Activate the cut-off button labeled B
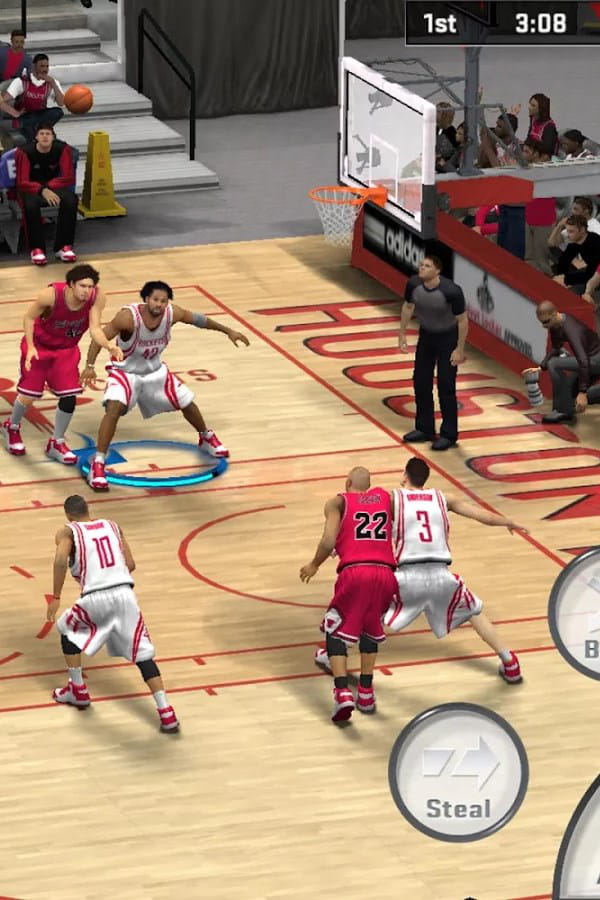Viewport: 600px width, 900px height. click(579, 613)
